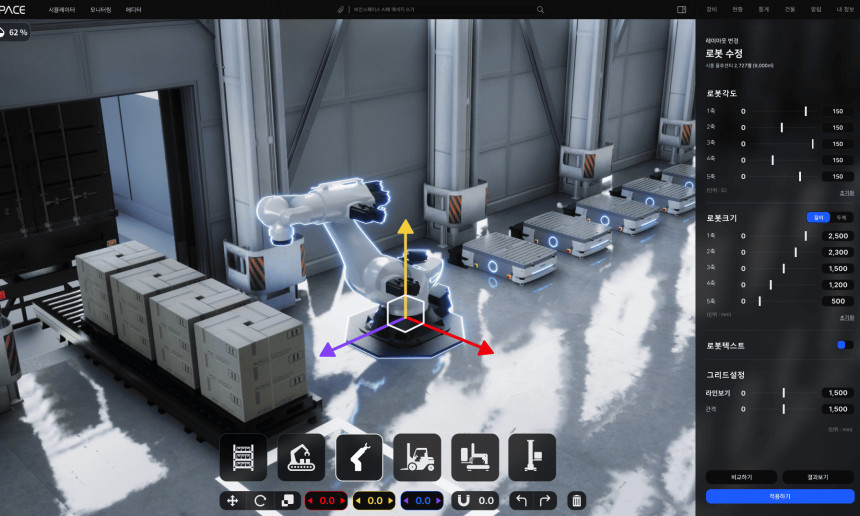Choose the conveyor robot equipment icon
The height and width of the screenshot is (516, 860).
click(x=301, y=458)
